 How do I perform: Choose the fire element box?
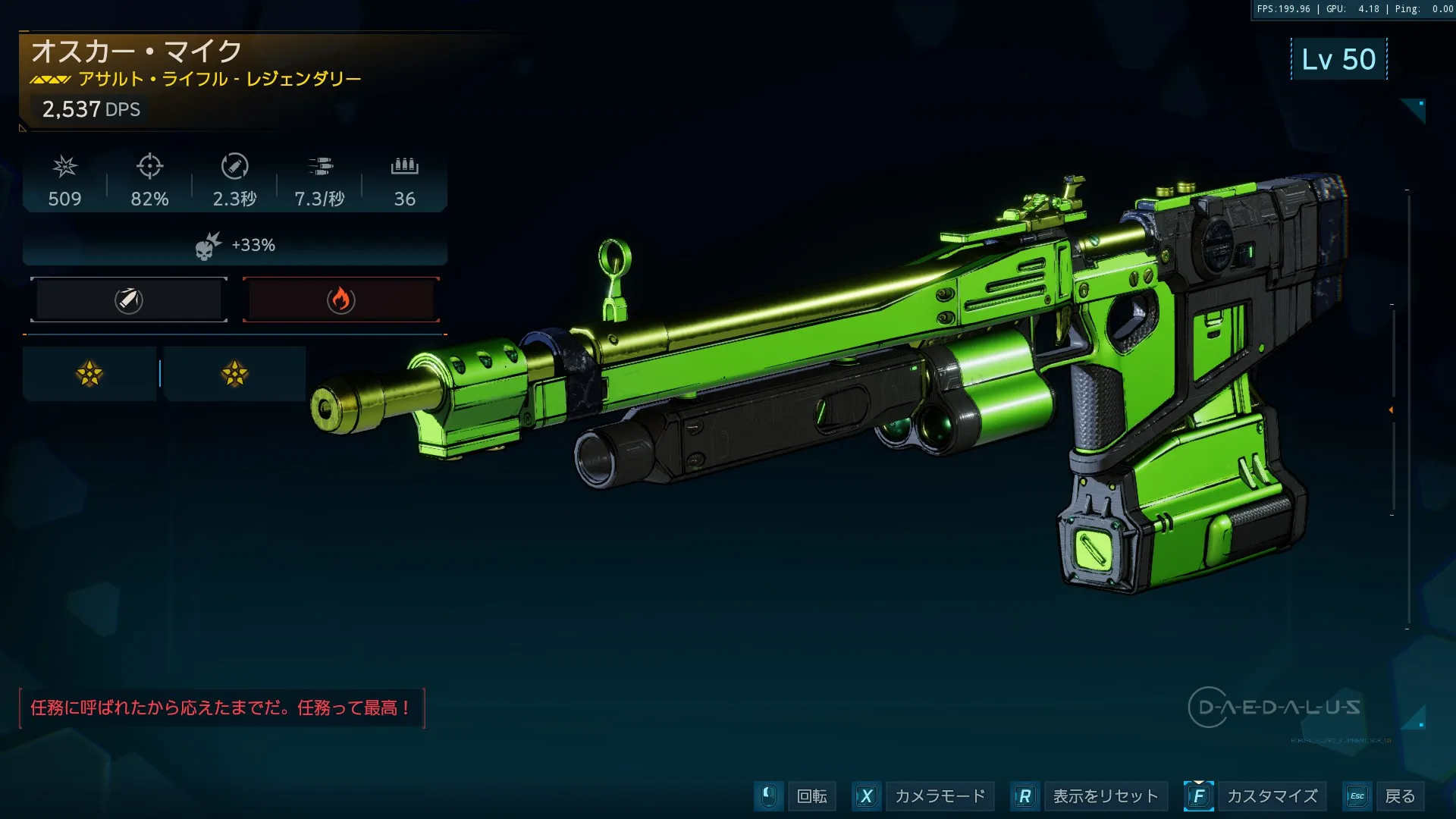click(341, 300)
